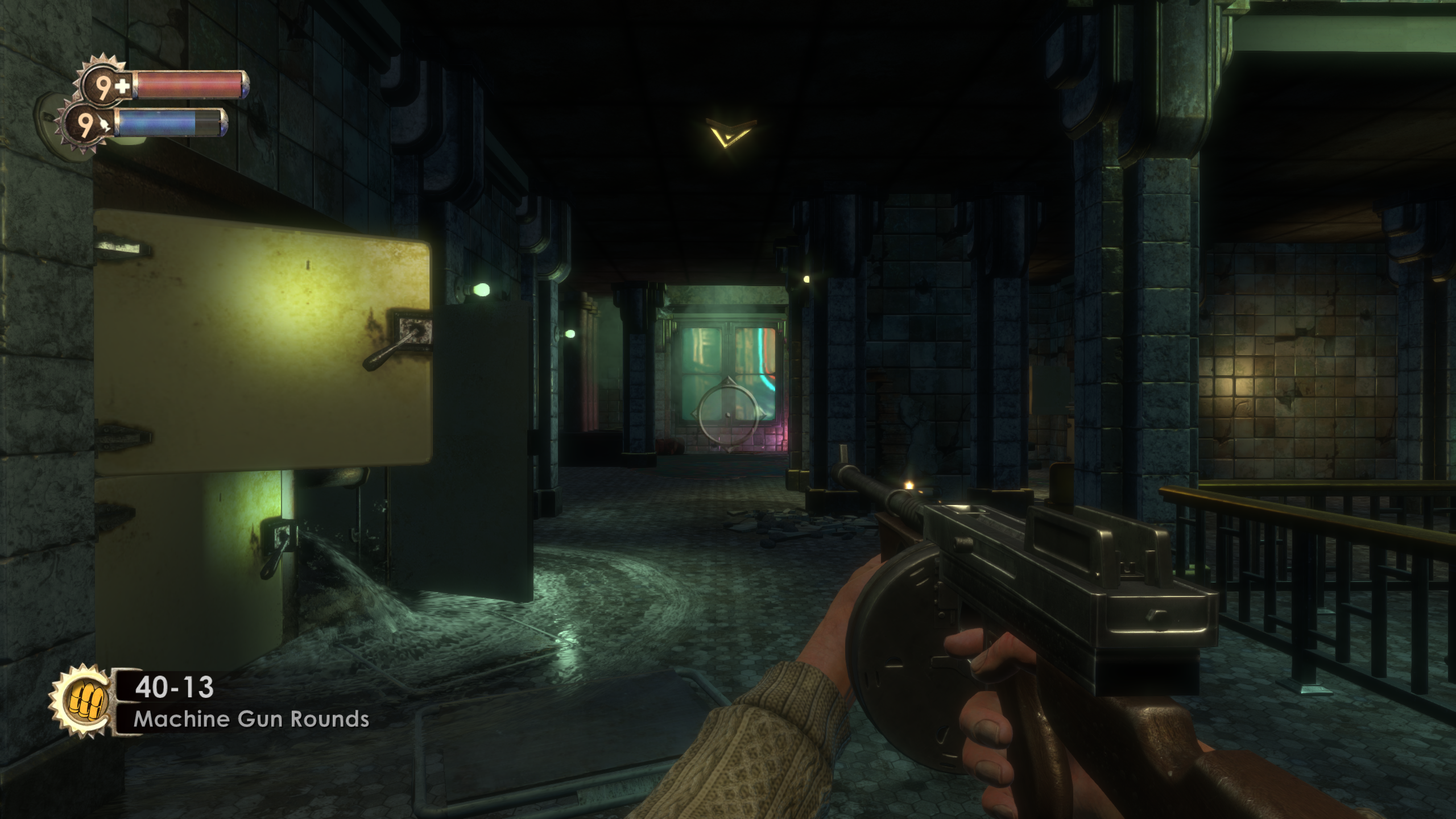Click the EVE syringe icon on the blue bar
This screenshot has width=1456, height=819.
105,124
